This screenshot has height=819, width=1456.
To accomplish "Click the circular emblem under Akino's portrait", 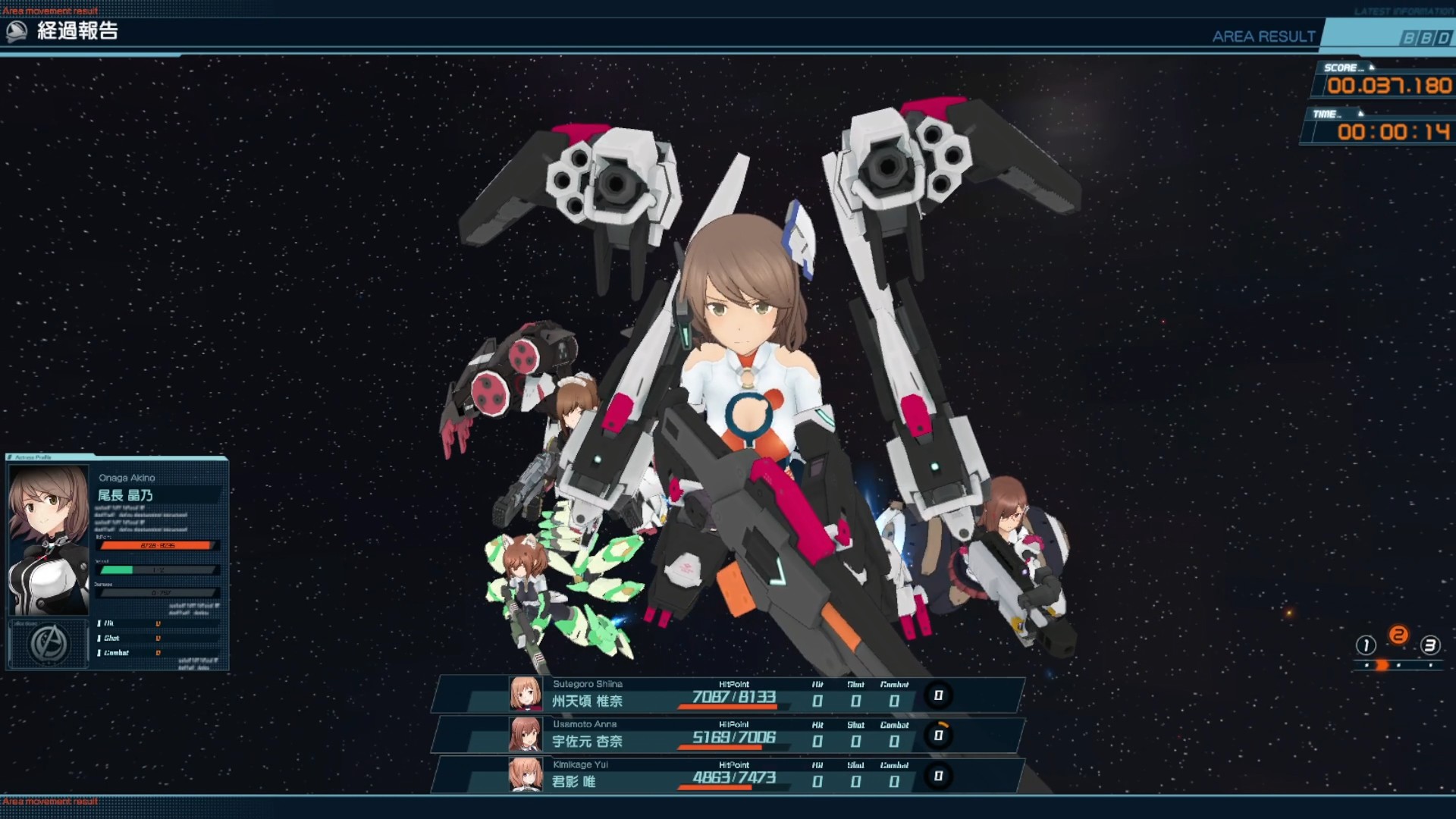I will (x=49, y=644).
